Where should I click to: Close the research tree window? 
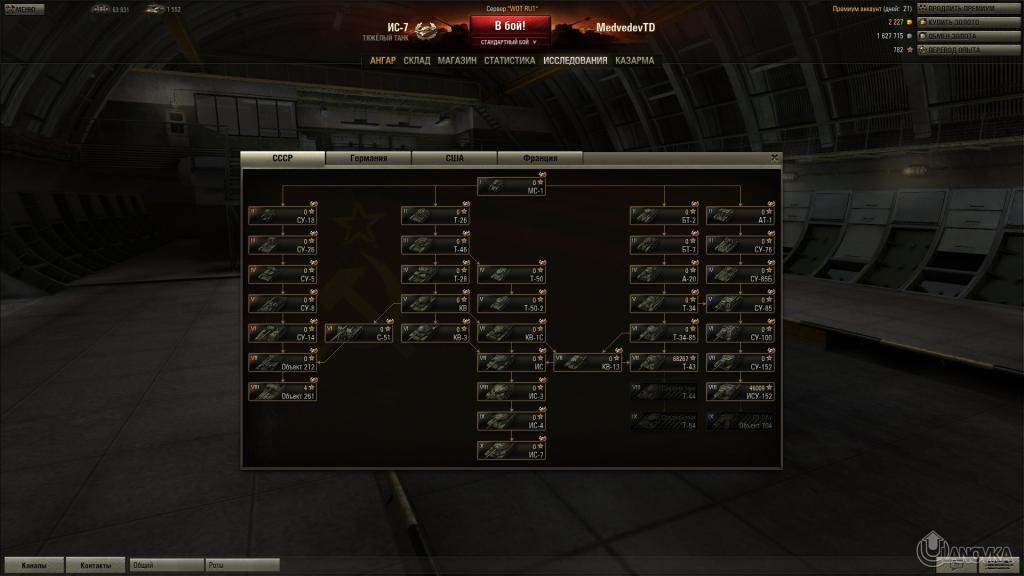(x=774, y=157)
